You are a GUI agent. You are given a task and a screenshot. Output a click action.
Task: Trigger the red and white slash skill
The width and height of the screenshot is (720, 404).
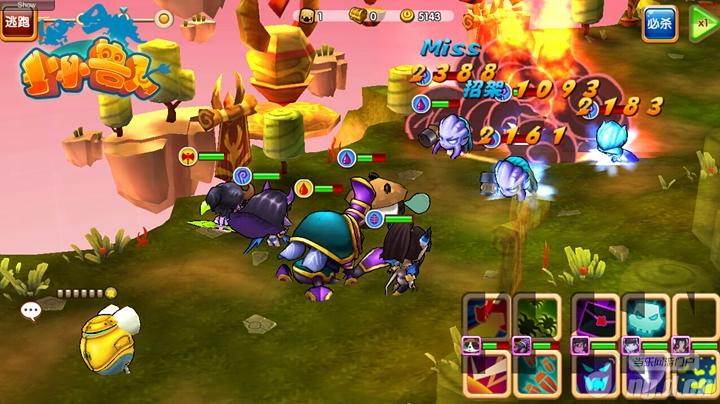click(487, 378)
